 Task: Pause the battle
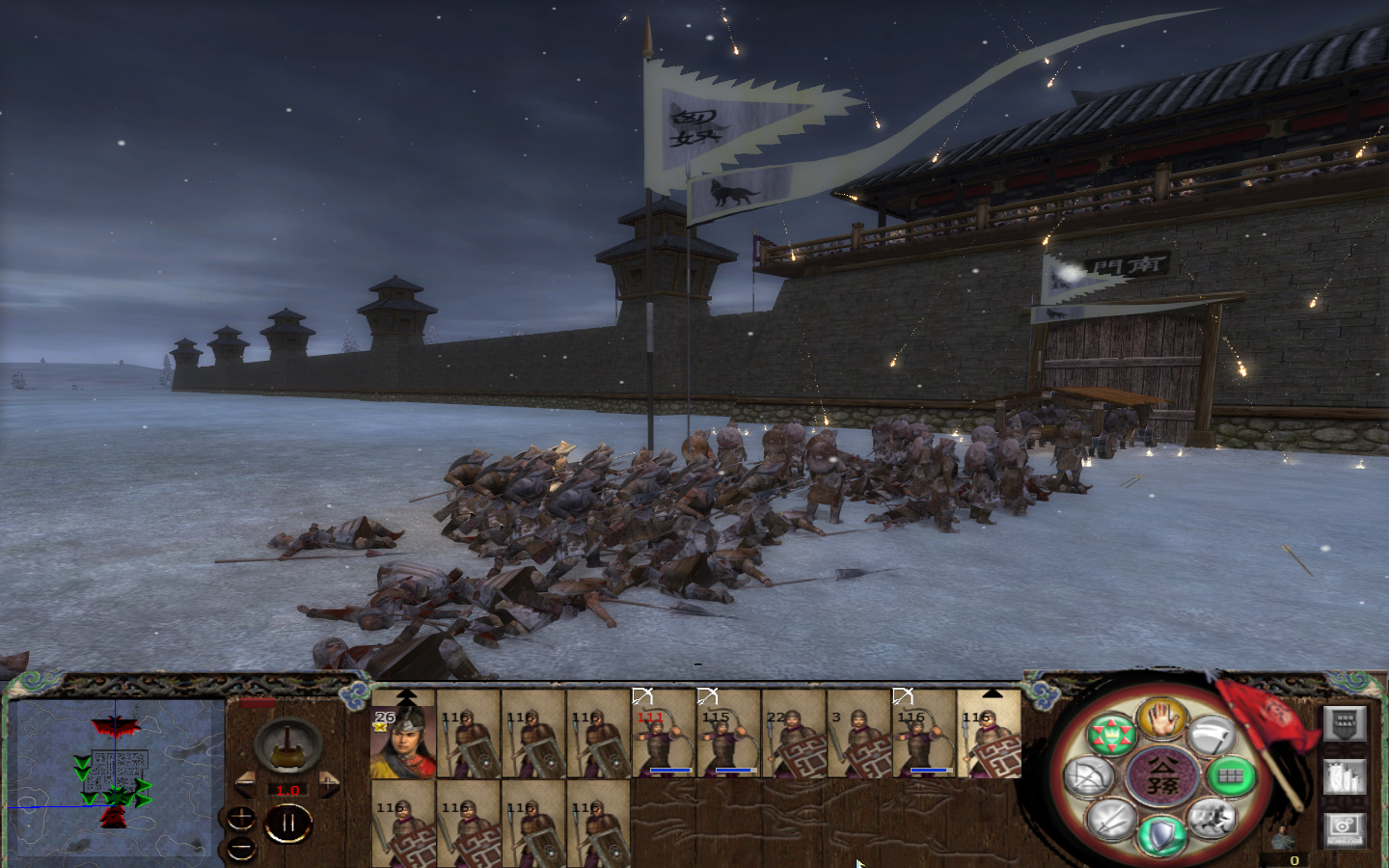(x=286, y=825)
